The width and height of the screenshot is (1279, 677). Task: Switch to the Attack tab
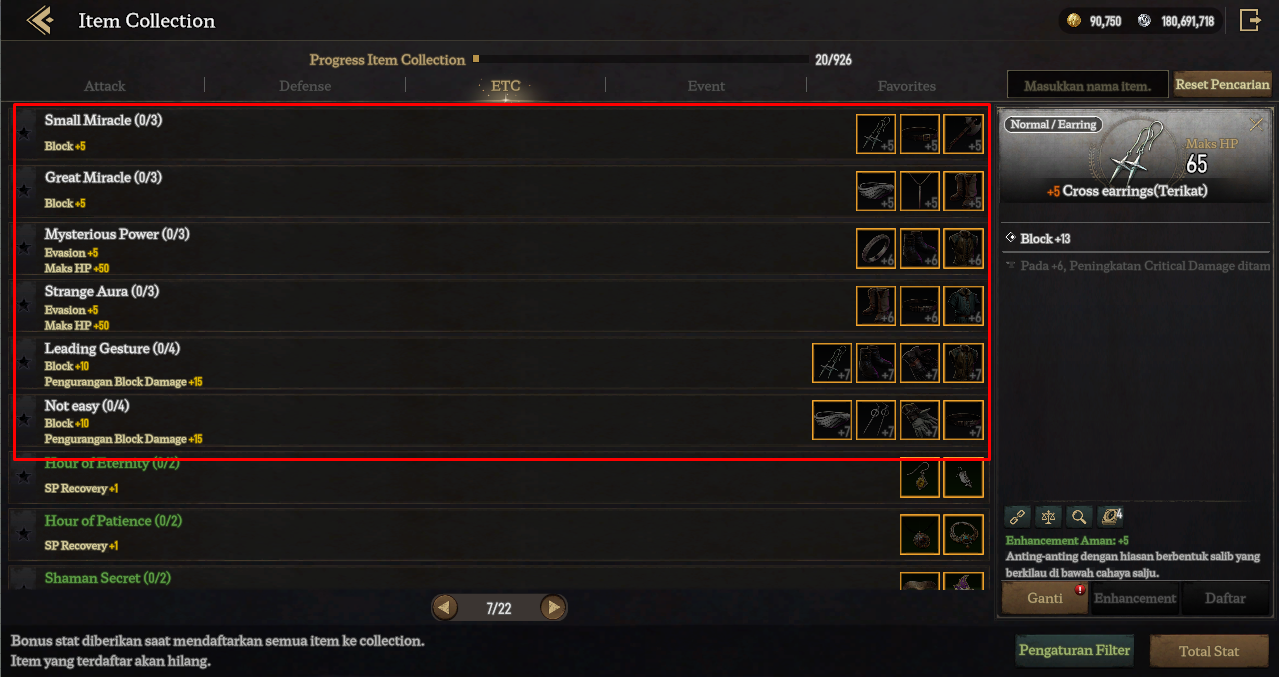click(x=105, y=86)
